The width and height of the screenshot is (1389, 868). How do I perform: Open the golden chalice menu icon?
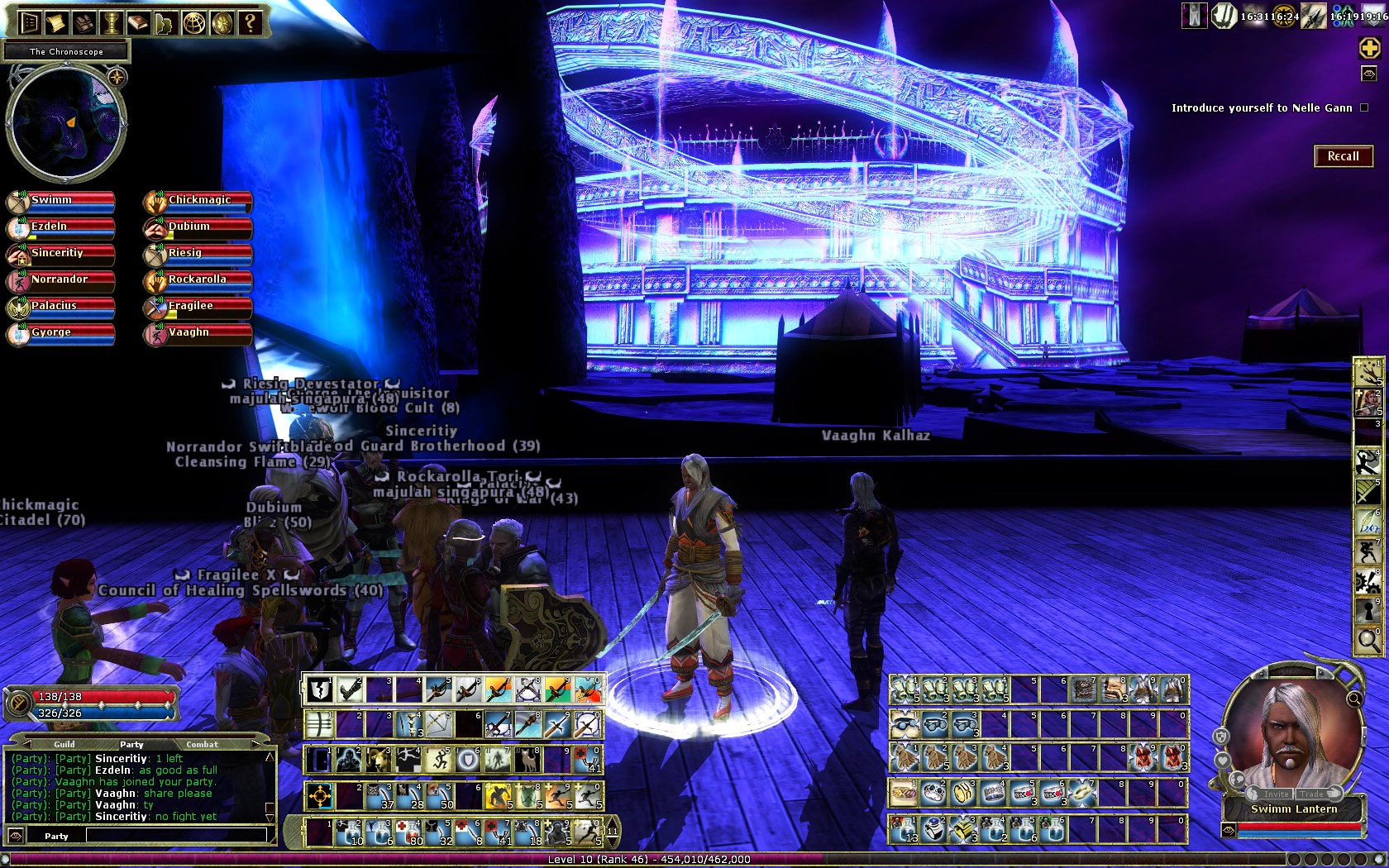112,22
